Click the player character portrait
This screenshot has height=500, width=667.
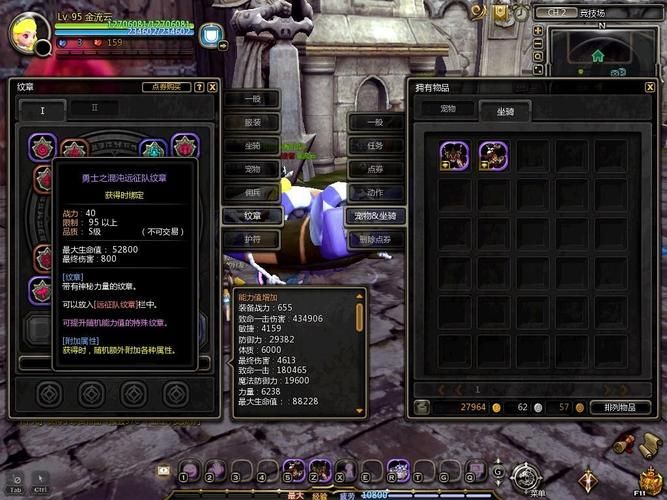30,33
